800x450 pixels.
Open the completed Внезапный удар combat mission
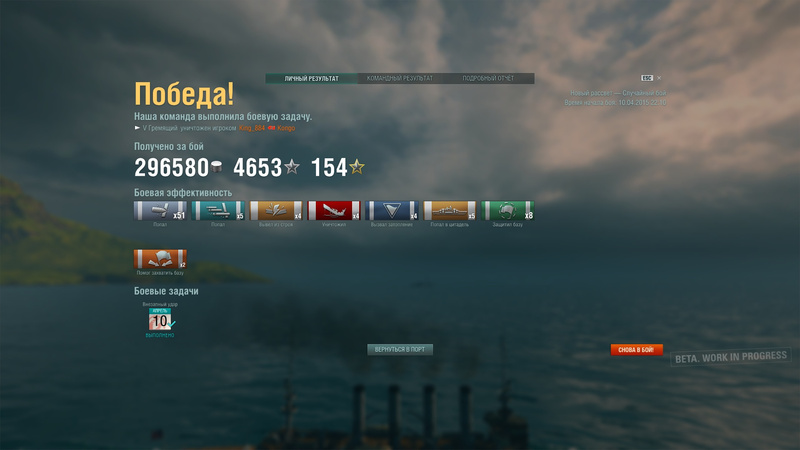(160, 321)
